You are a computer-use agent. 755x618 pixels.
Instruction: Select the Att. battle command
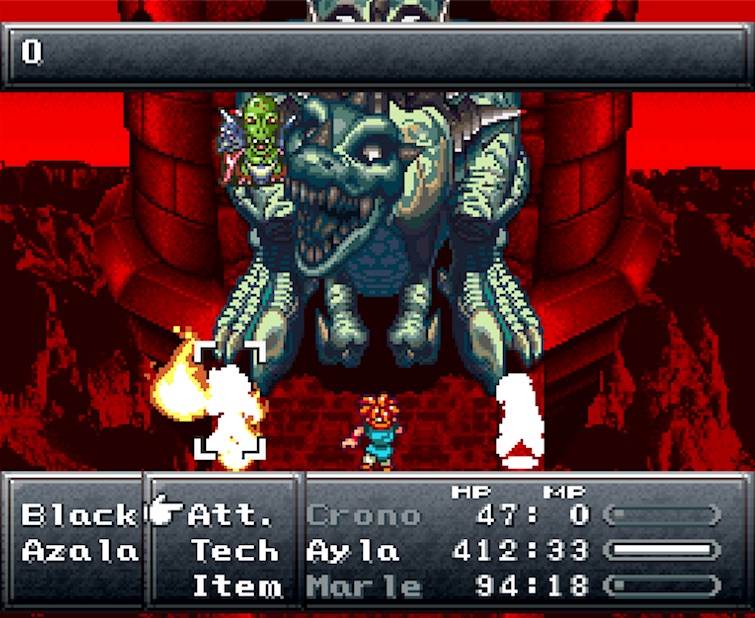point(230,515)
